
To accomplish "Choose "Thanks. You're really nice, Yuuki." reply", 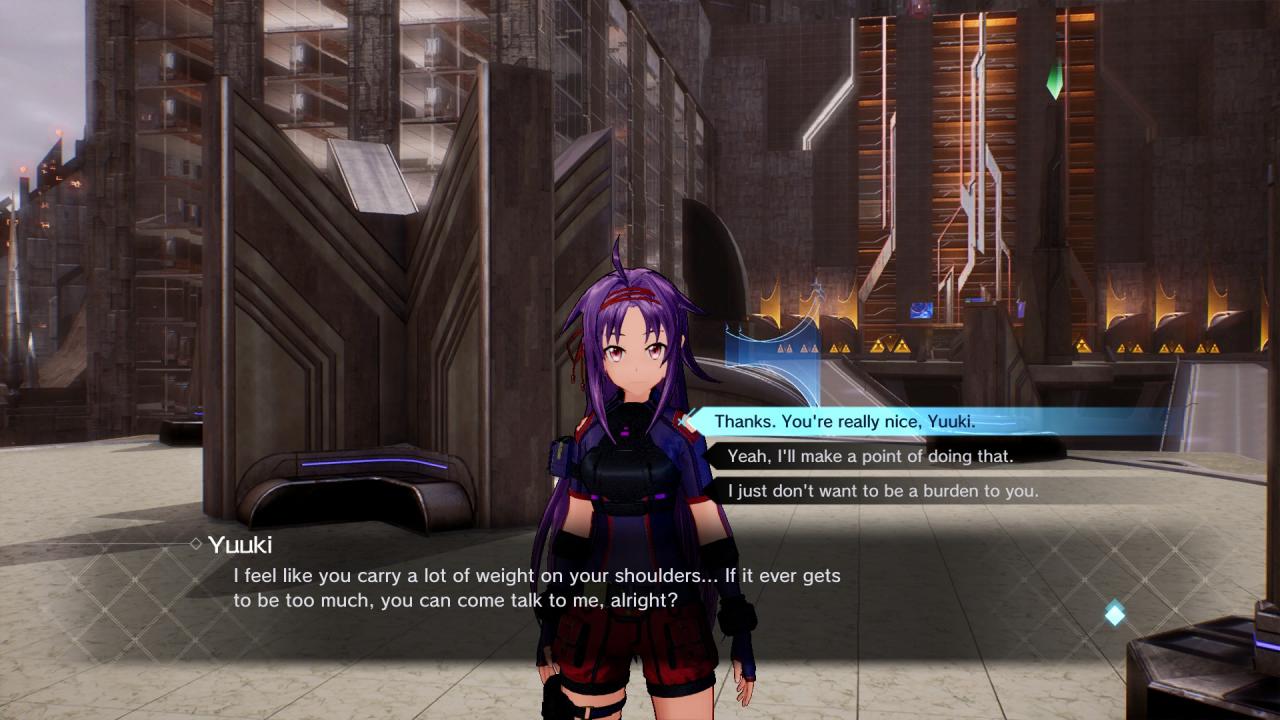I will click(845, 422).
